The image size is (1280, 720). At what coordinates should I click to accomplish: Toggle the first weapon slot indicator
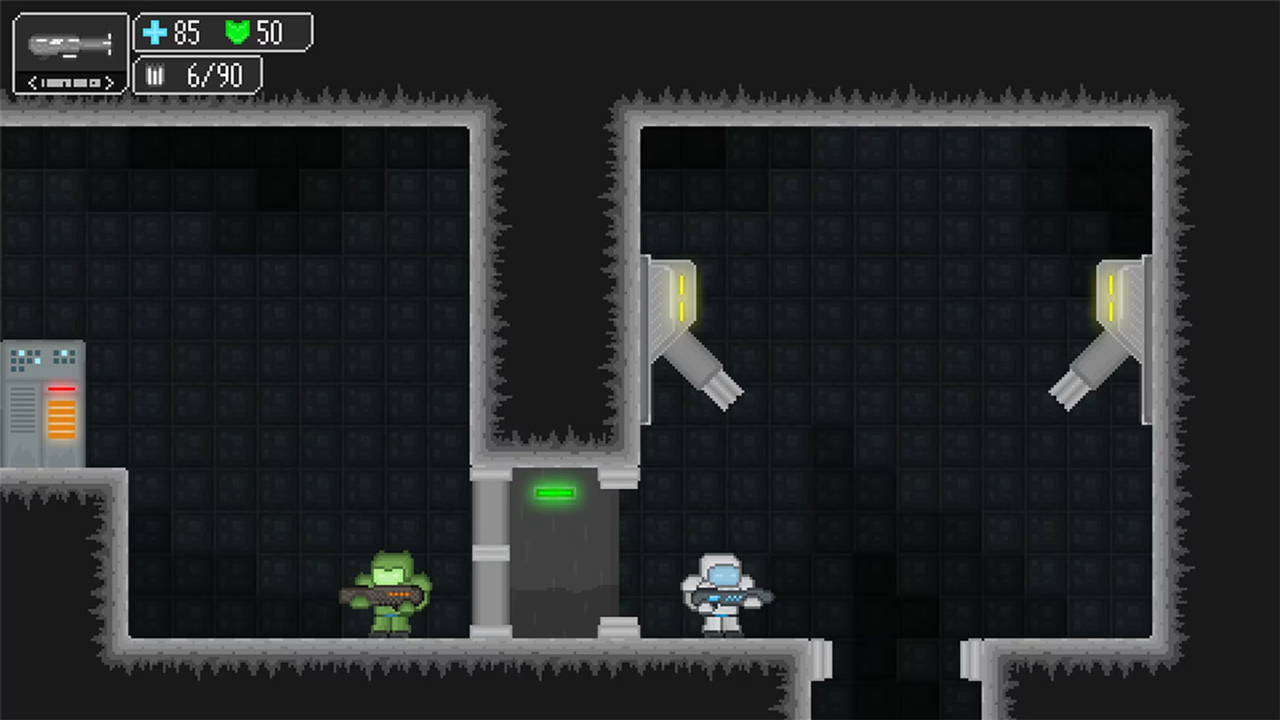coord(42,83)
